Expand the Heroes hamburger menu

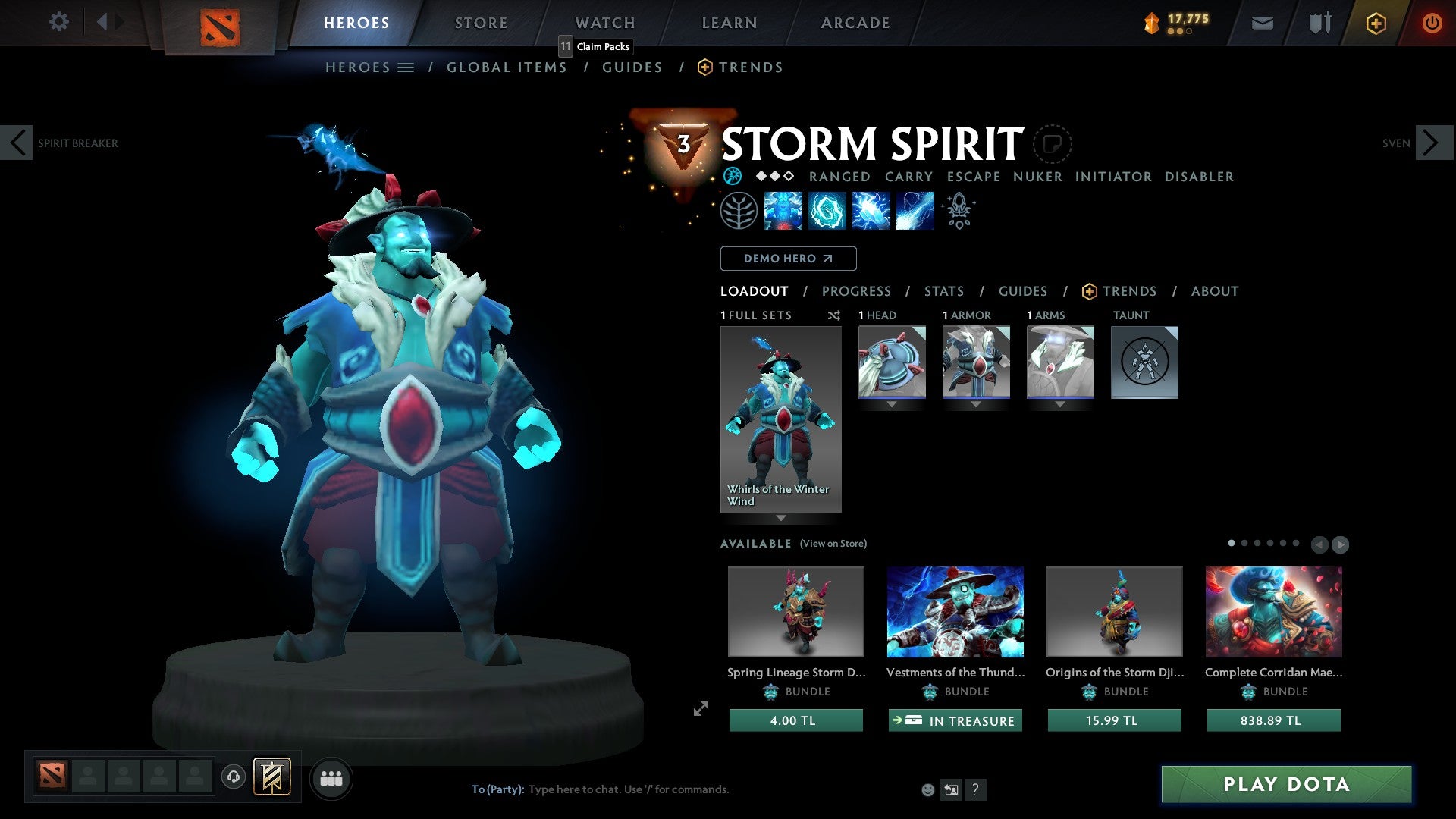[405, 67]
